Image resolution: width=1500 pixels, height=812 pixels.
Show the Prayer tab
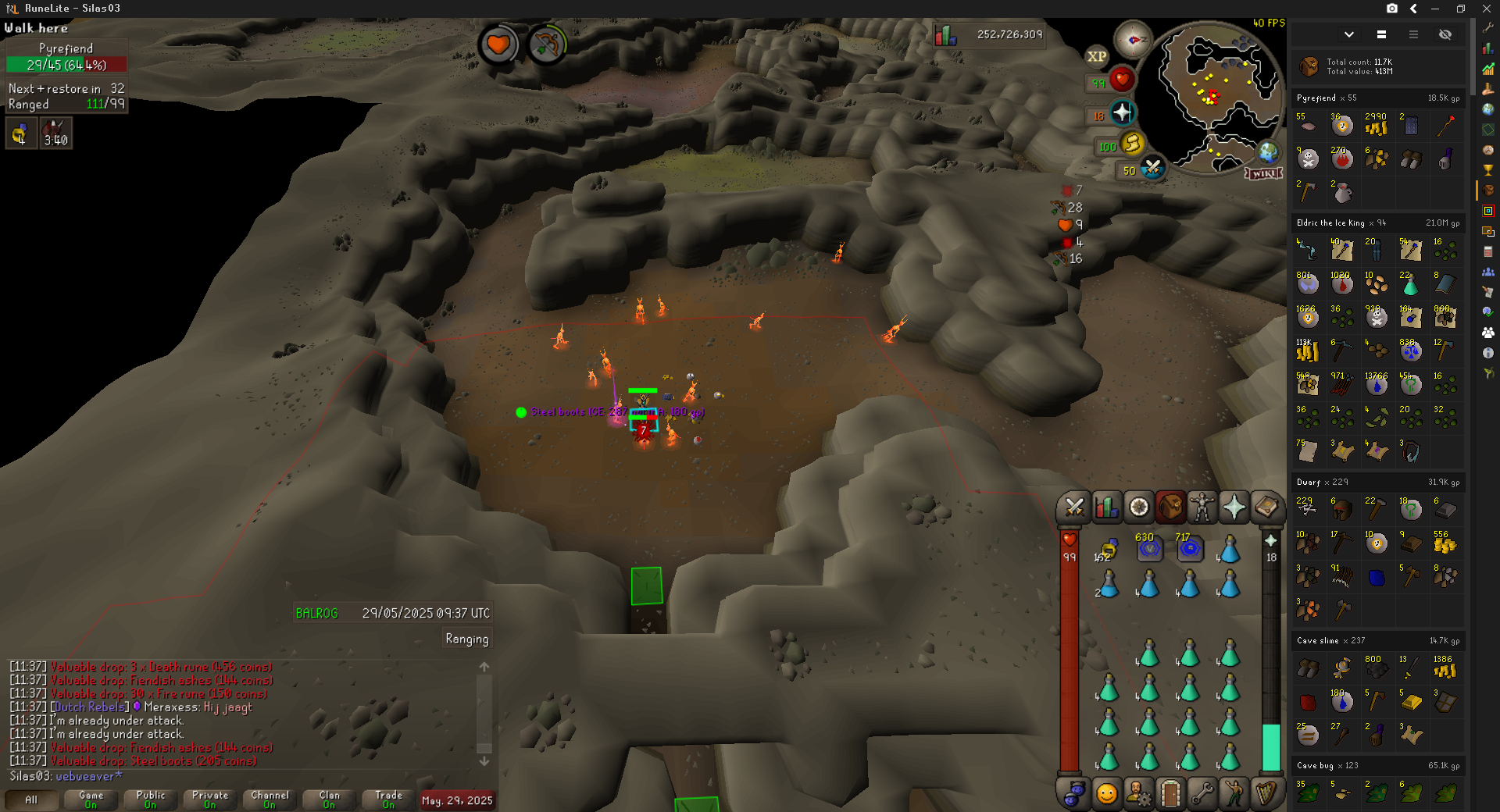pos(1234,507)
